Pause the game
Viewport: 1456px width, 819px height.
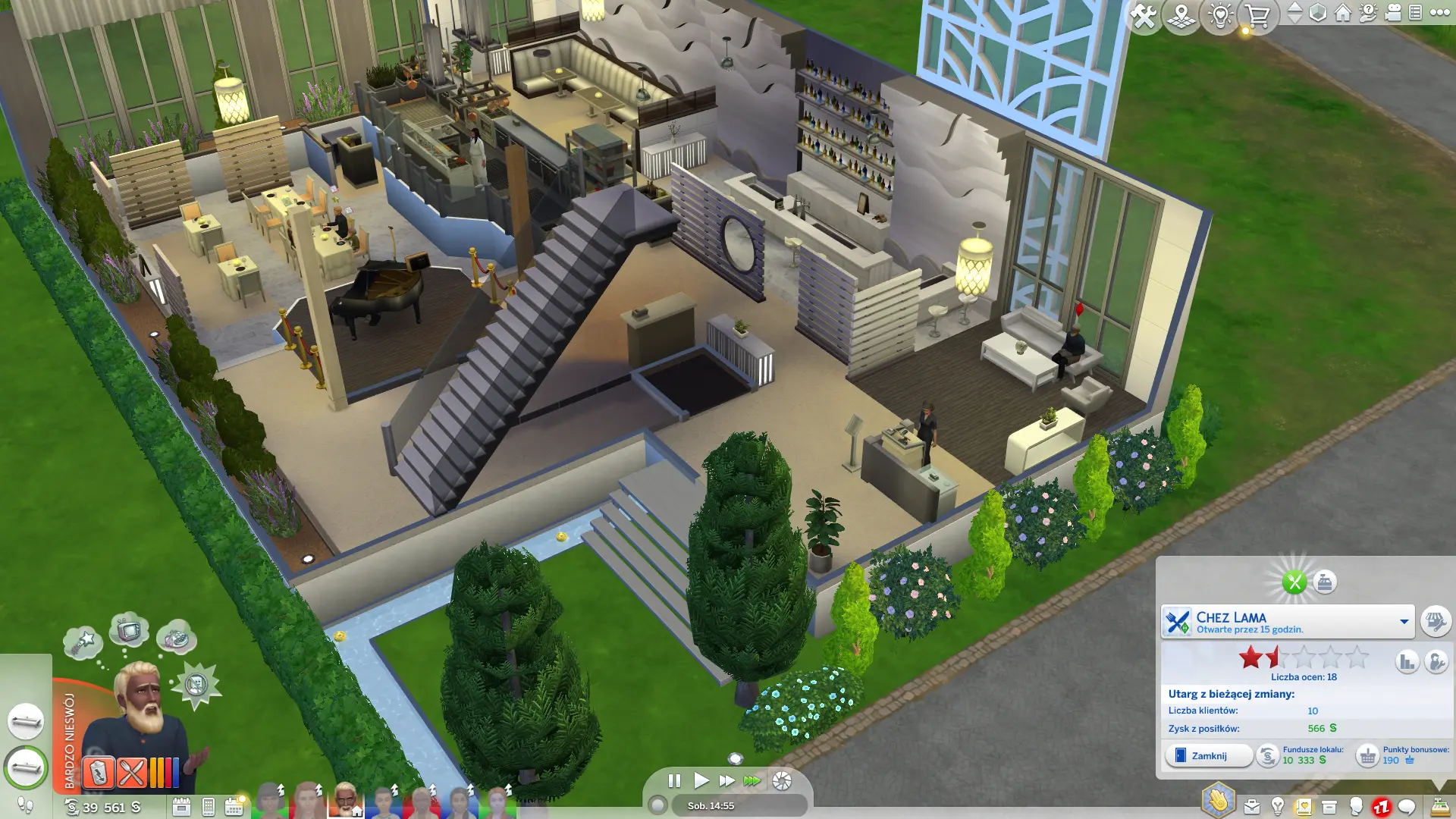coord(674,780)
